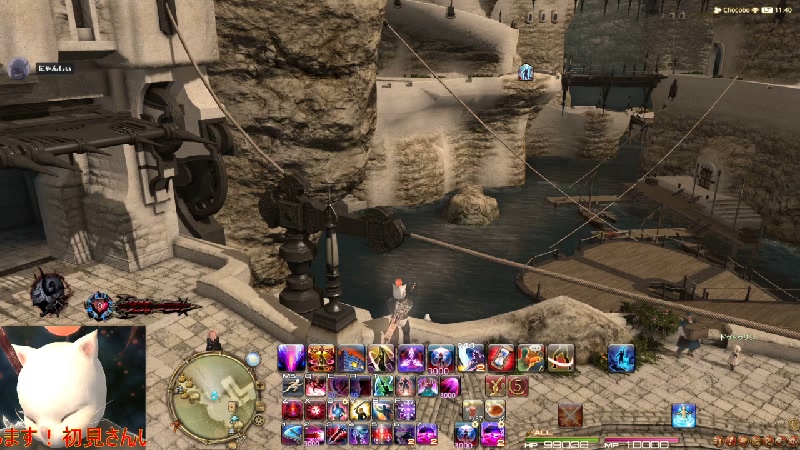Screen dimensions: 800x450
Task: Select the scythe slash ability icon
Action: [381, 358]
